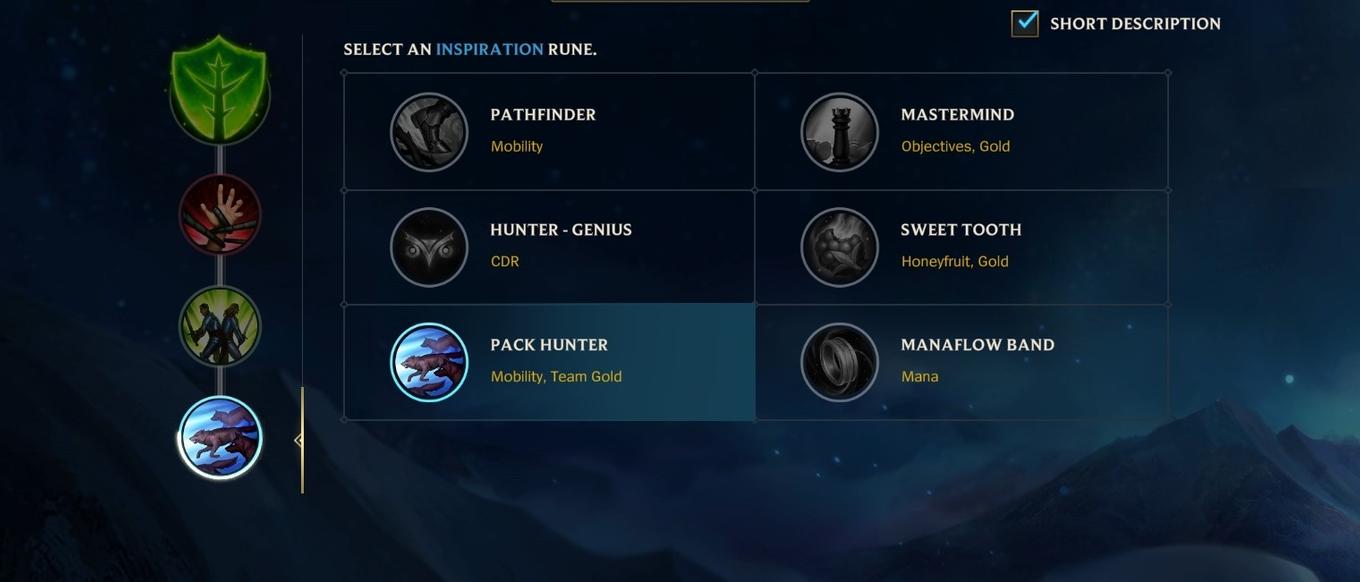Select the red hand rune slot
Image resolution: width=1360 pixels, height=582 pixels.
[220, 214]
